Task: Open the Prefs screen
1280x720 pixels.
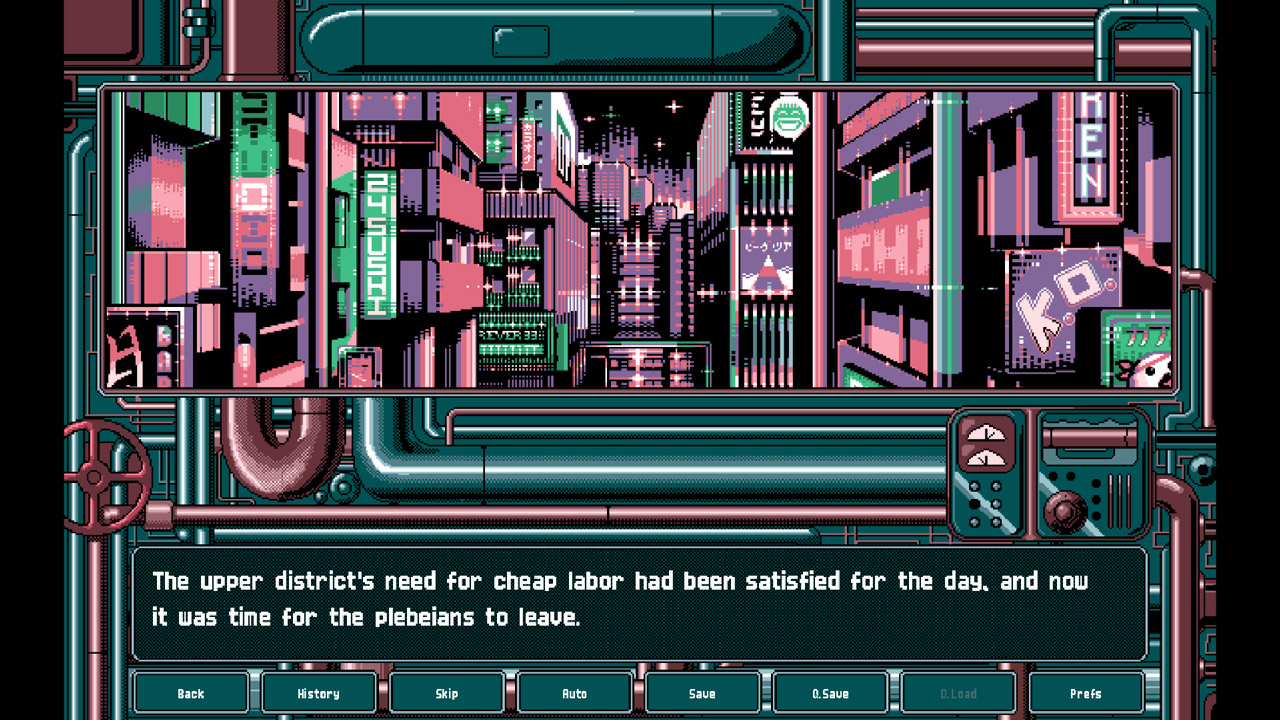Action: (x=1086, y=692)
